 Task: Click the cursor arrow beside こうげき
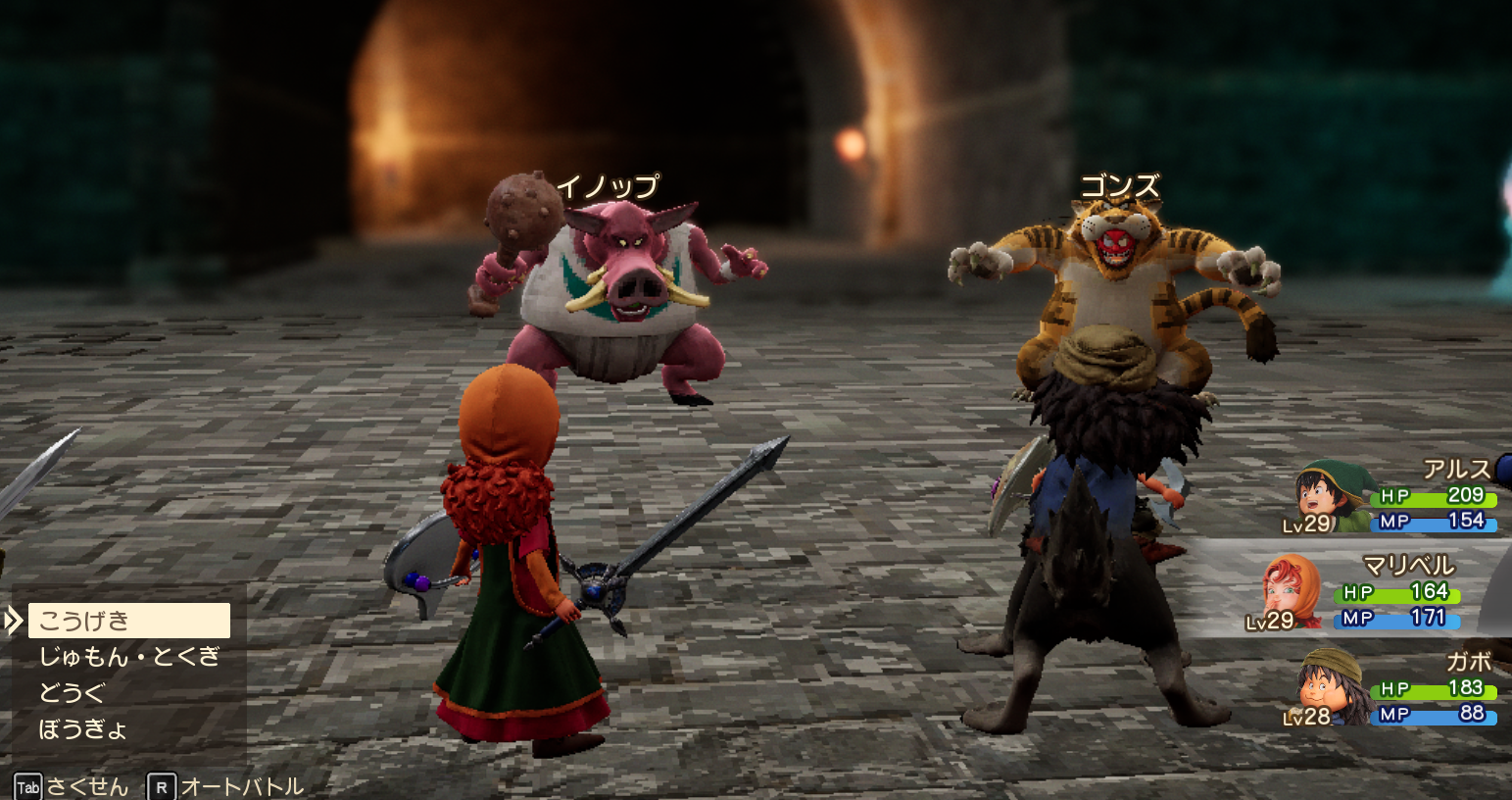pos(15,620)
